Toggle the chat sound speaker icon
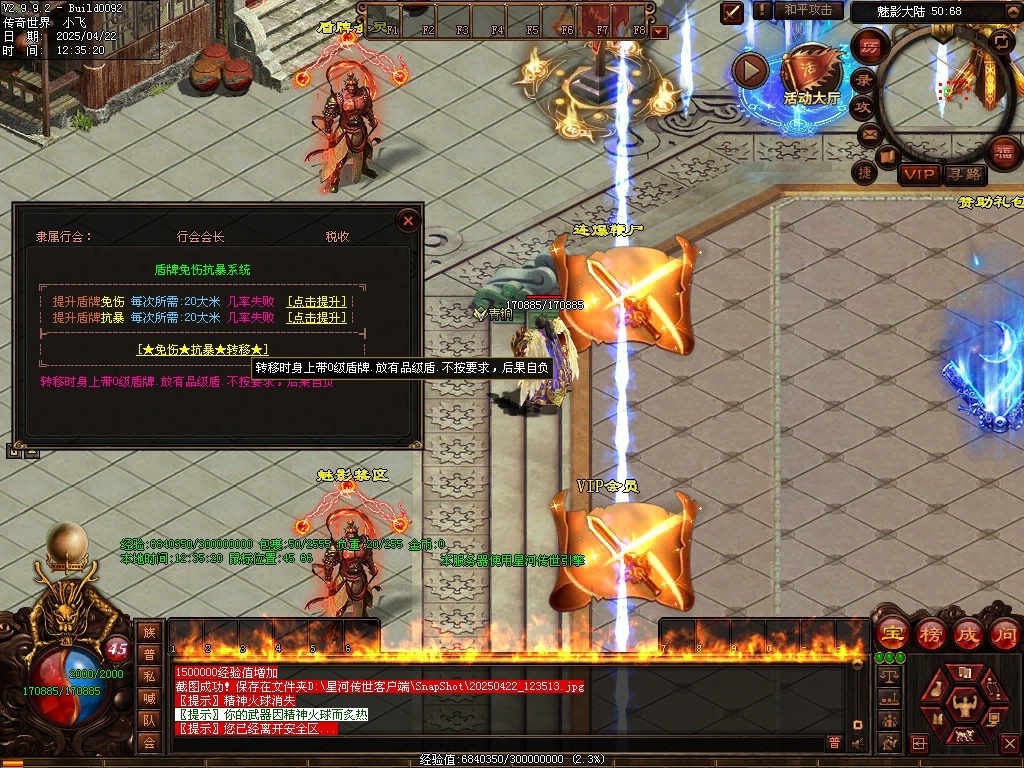The width and height of the screenshot is (1024, 768). pos(857,743)
